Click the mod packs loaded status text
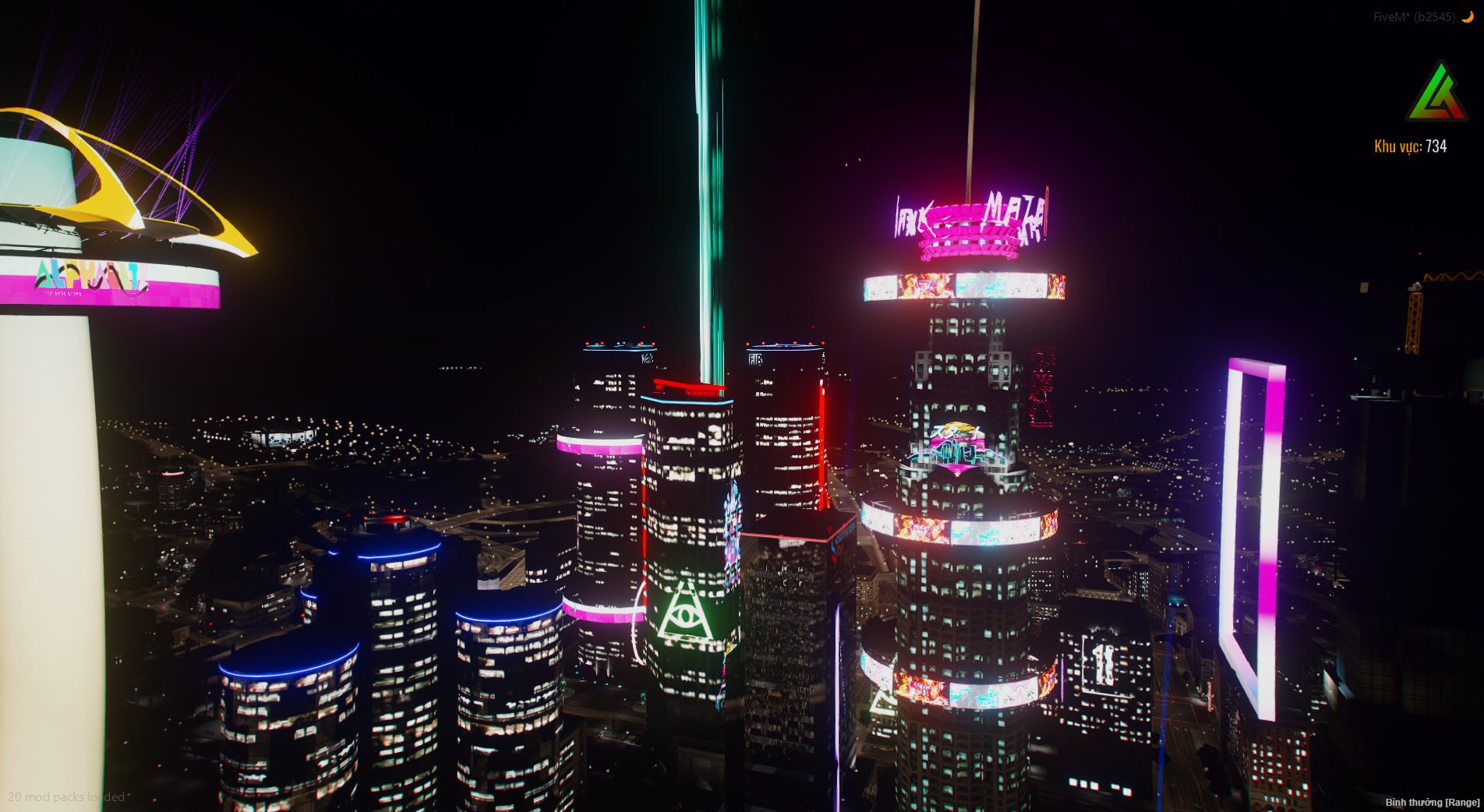 [65, 797]
